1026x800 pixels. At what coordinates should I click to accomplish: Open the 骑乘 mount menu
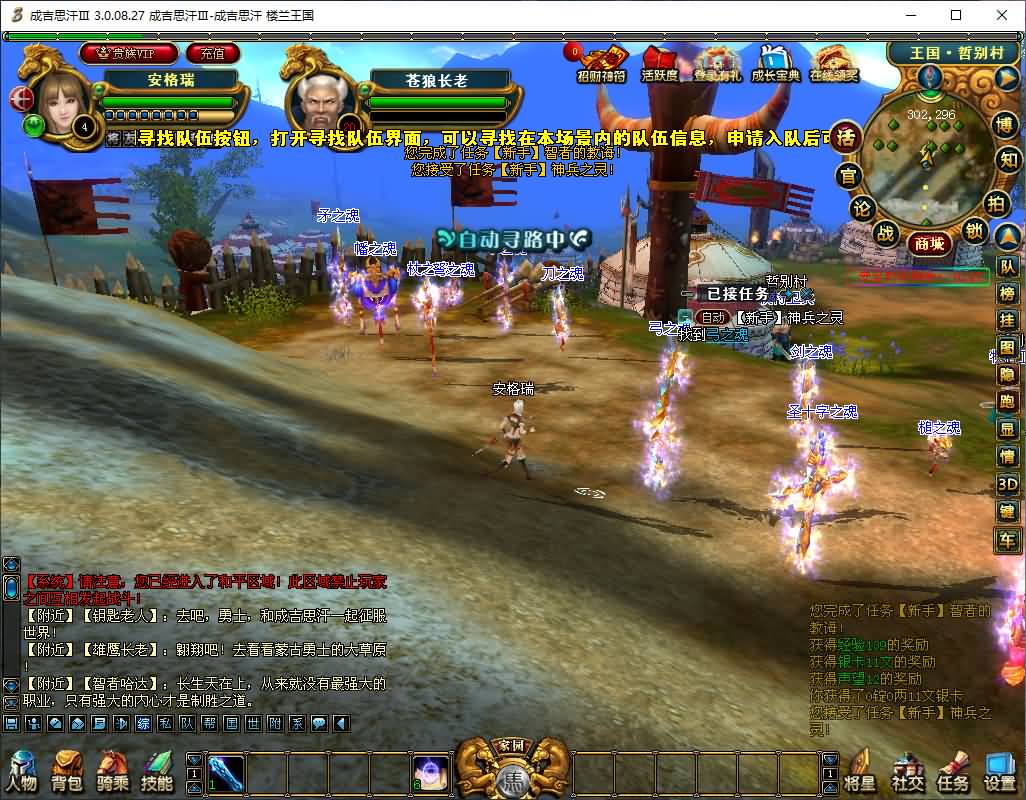(112, 771)
